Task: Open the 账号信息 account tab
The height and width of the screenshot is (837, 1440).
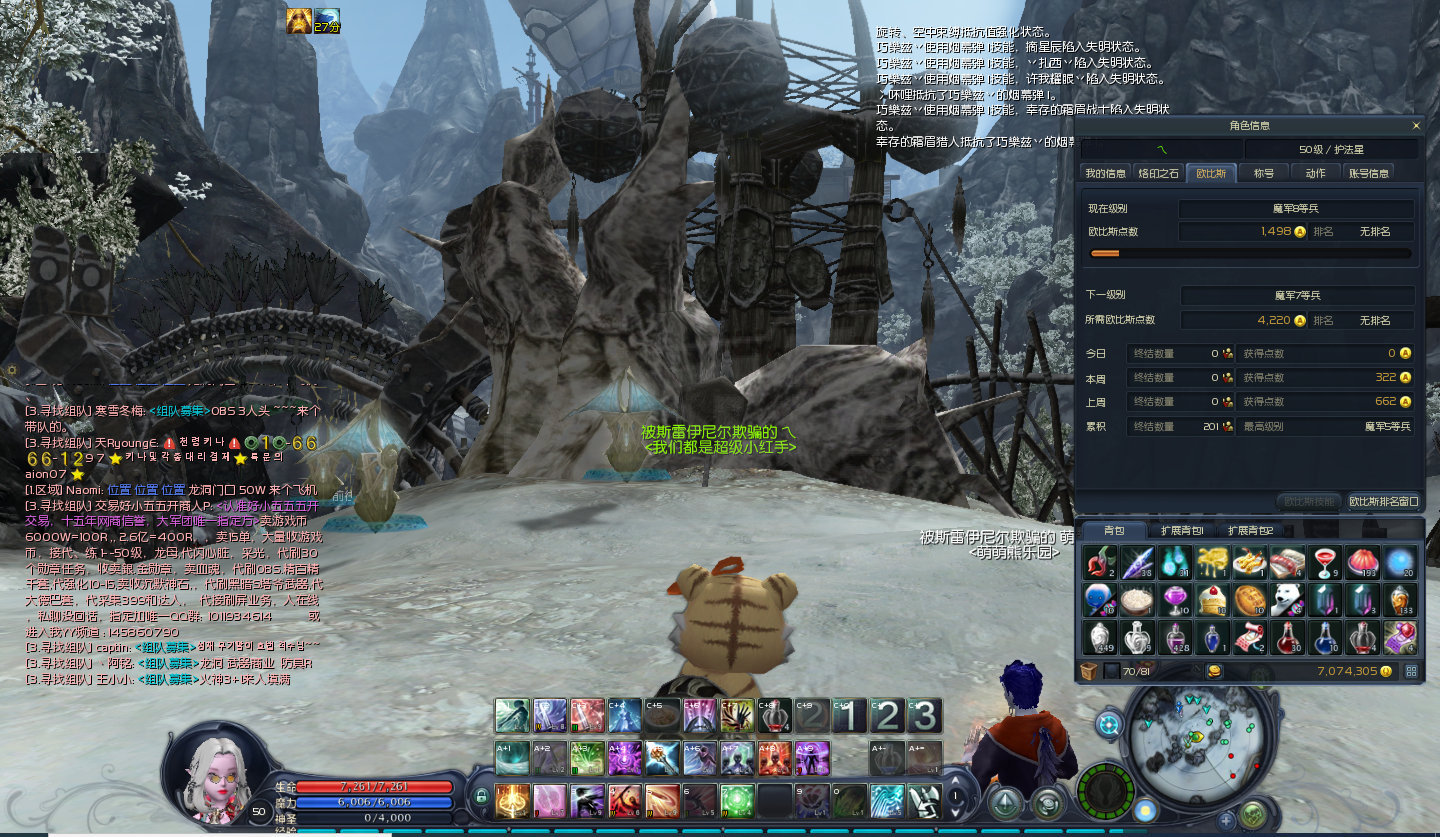Action: click(x=1369, y=173)
